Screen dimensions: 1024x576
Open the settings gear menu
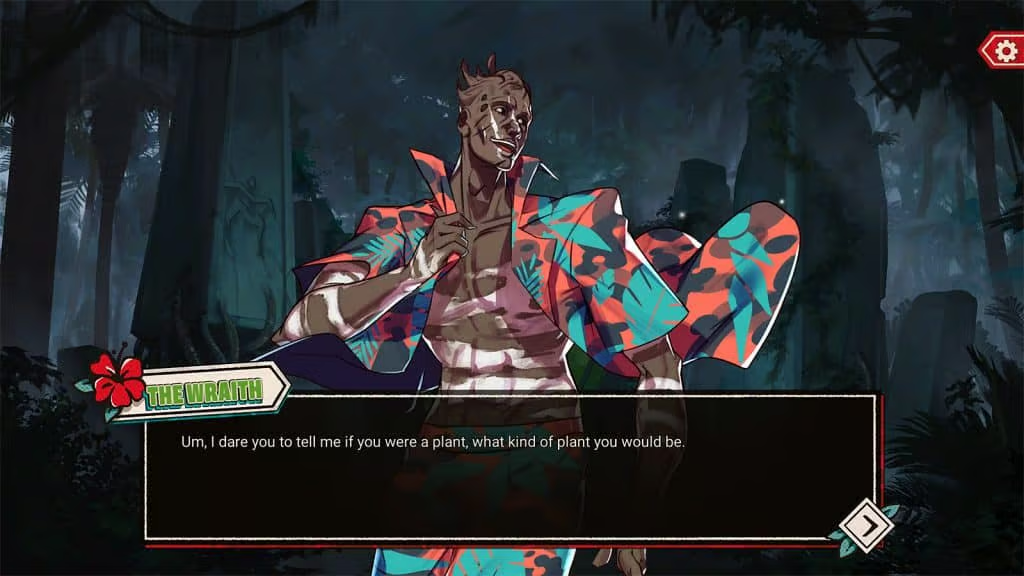[1003, 50]
